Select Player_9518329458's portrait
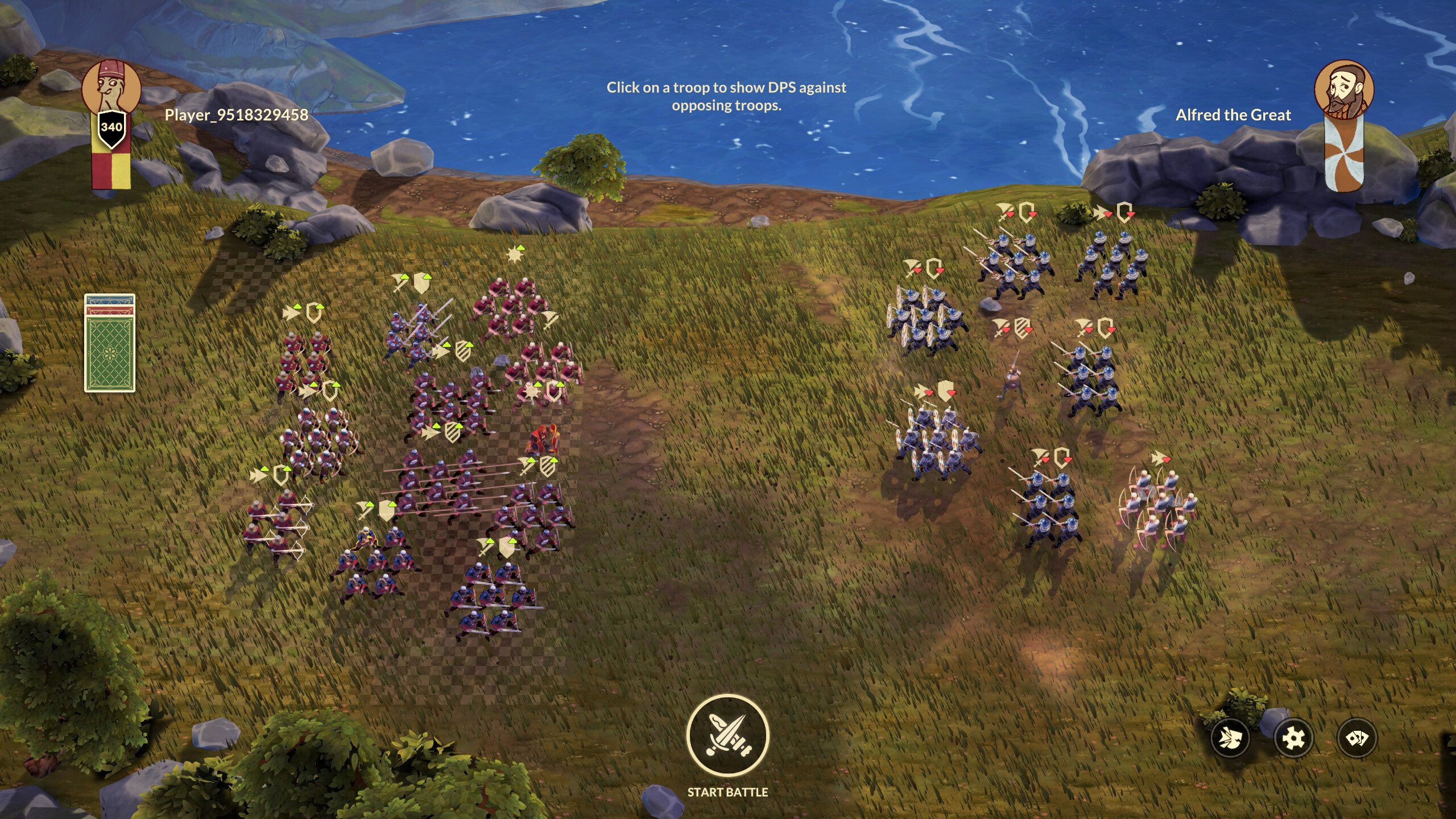 pyautogui.click(x=113, y=84)
